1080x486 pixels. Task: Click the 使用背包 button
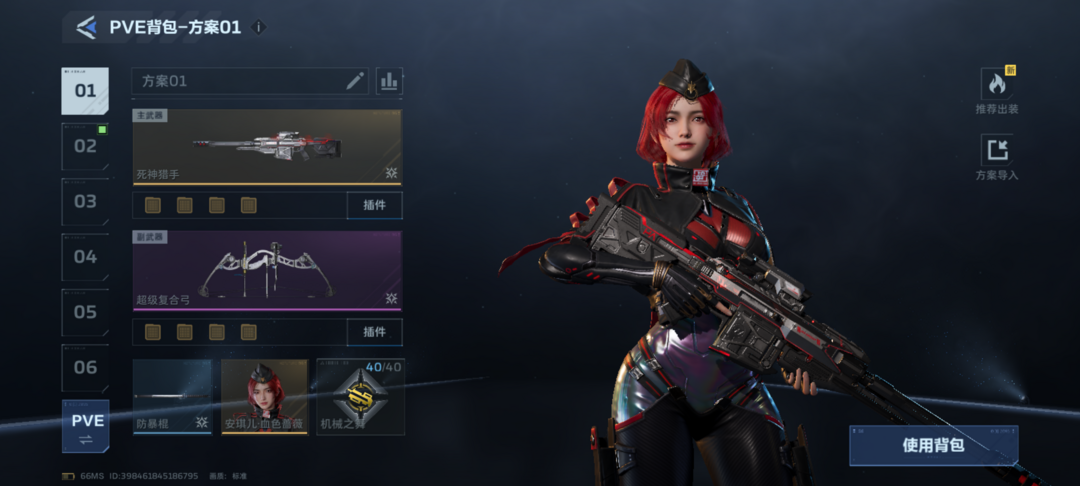point(933,445)
